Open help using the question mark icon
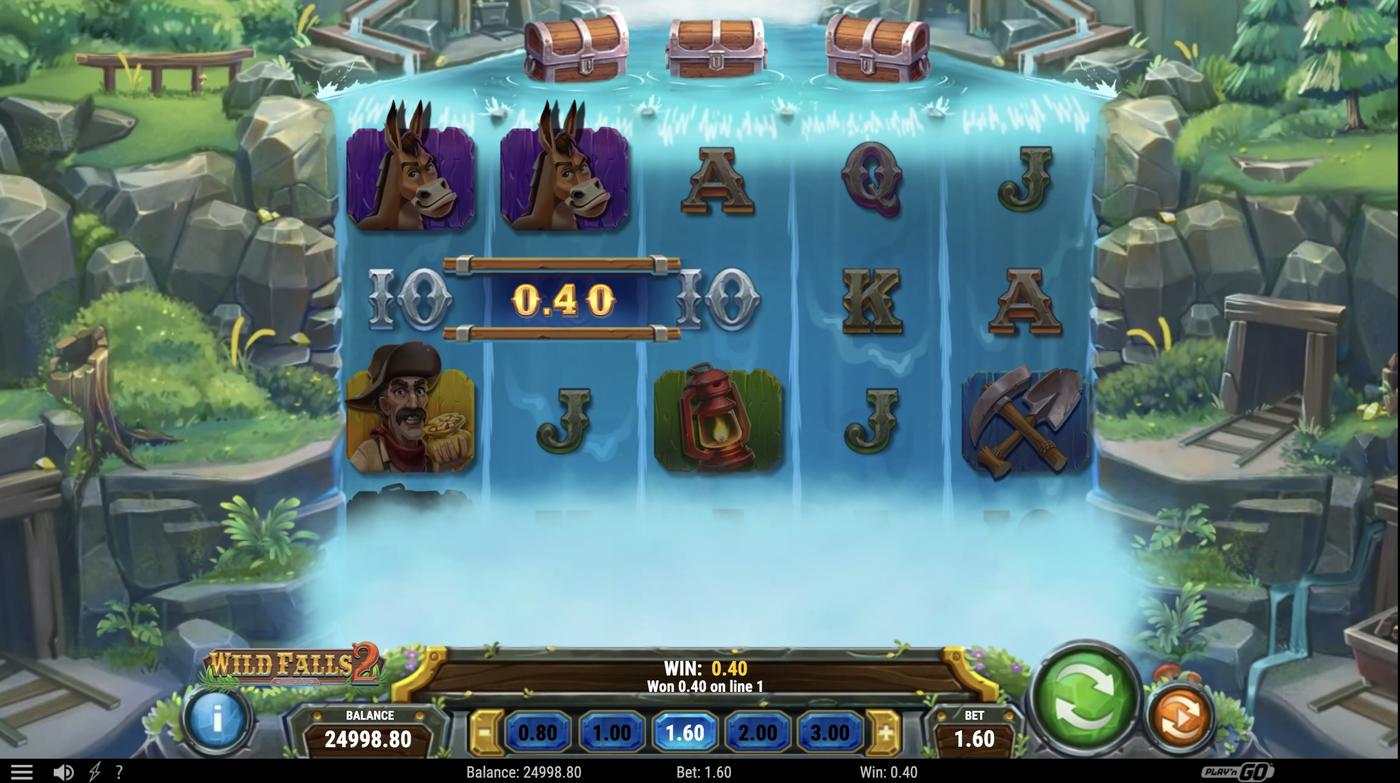Screen dimensions: 1400x783 tap(118, 770)
